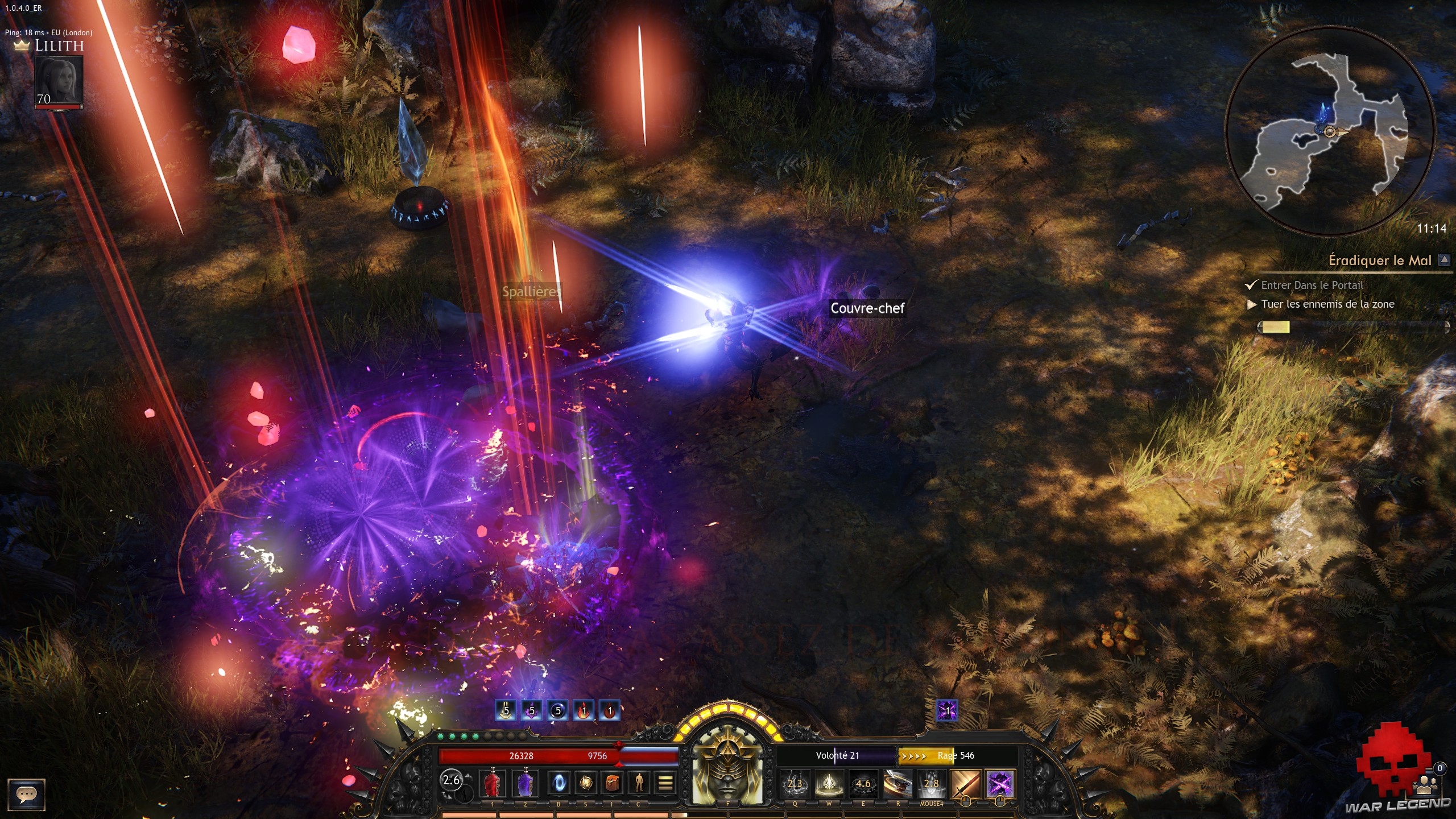Activate the glowing winged sigil skill
Viewport: 1456px width, 819px height.
coord(829,784)
